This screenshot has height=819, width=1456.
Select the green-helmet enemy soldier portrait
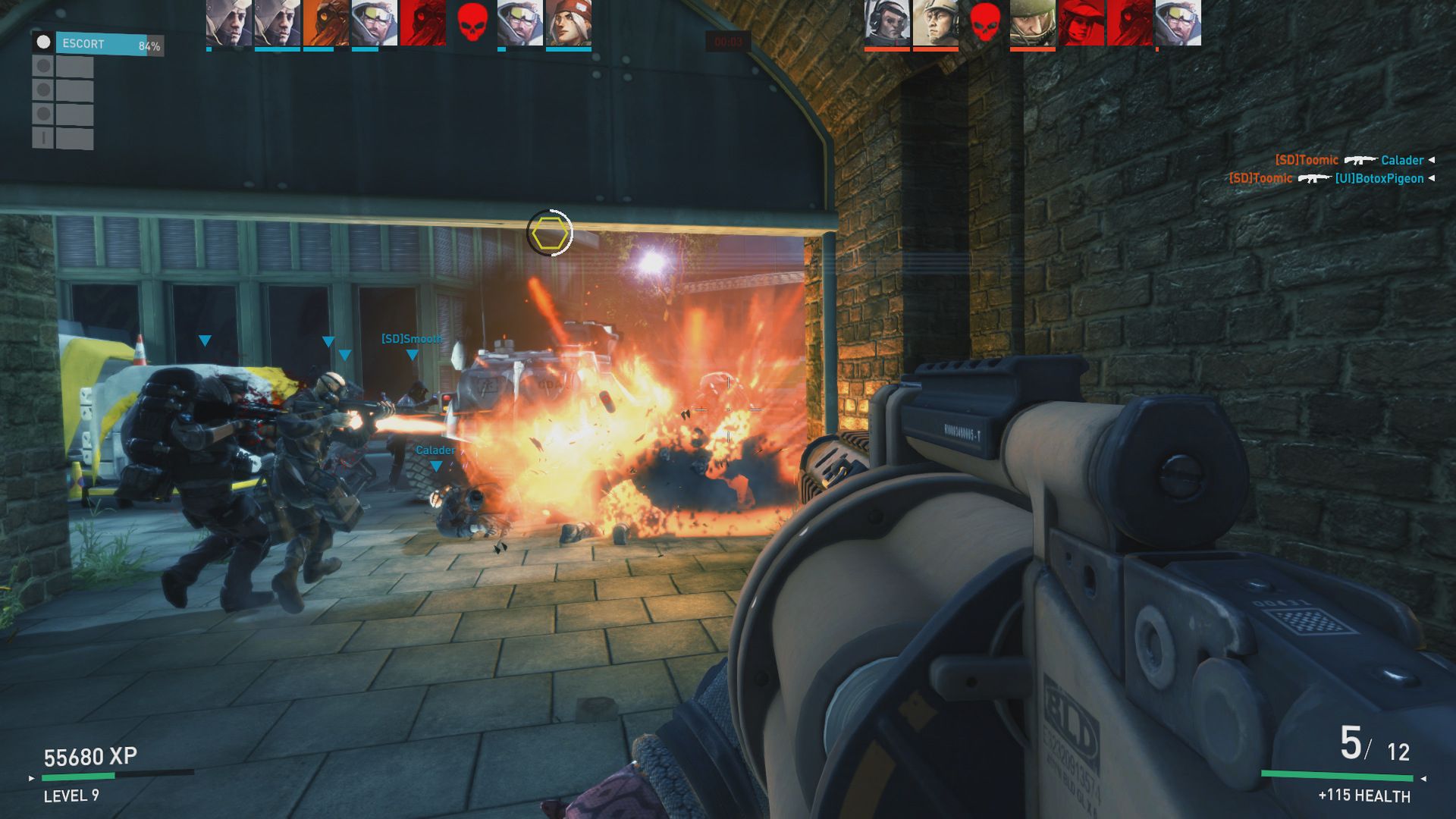pos(1032,24)
